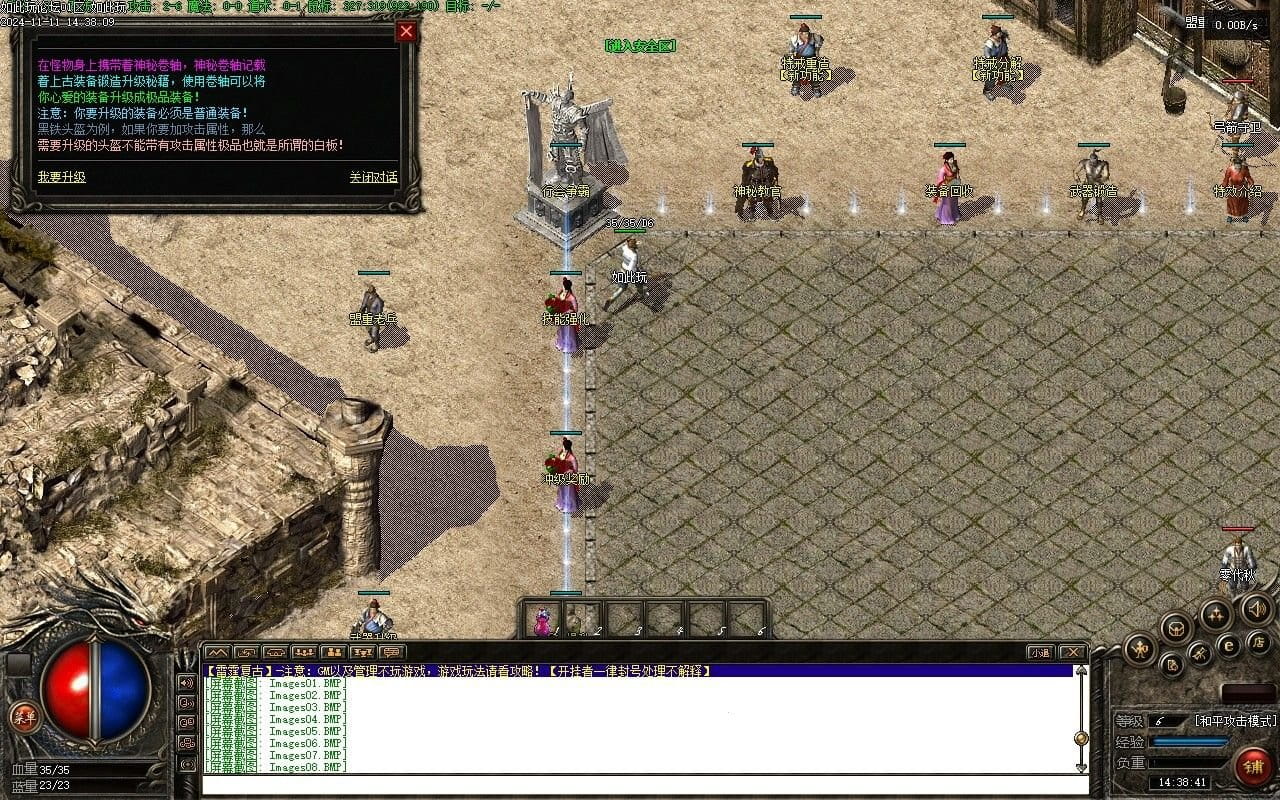Toggle sound with the round speaker icon
Image resolution: width=1280 pixels, height=800 pixels.
pos(1256,608)
